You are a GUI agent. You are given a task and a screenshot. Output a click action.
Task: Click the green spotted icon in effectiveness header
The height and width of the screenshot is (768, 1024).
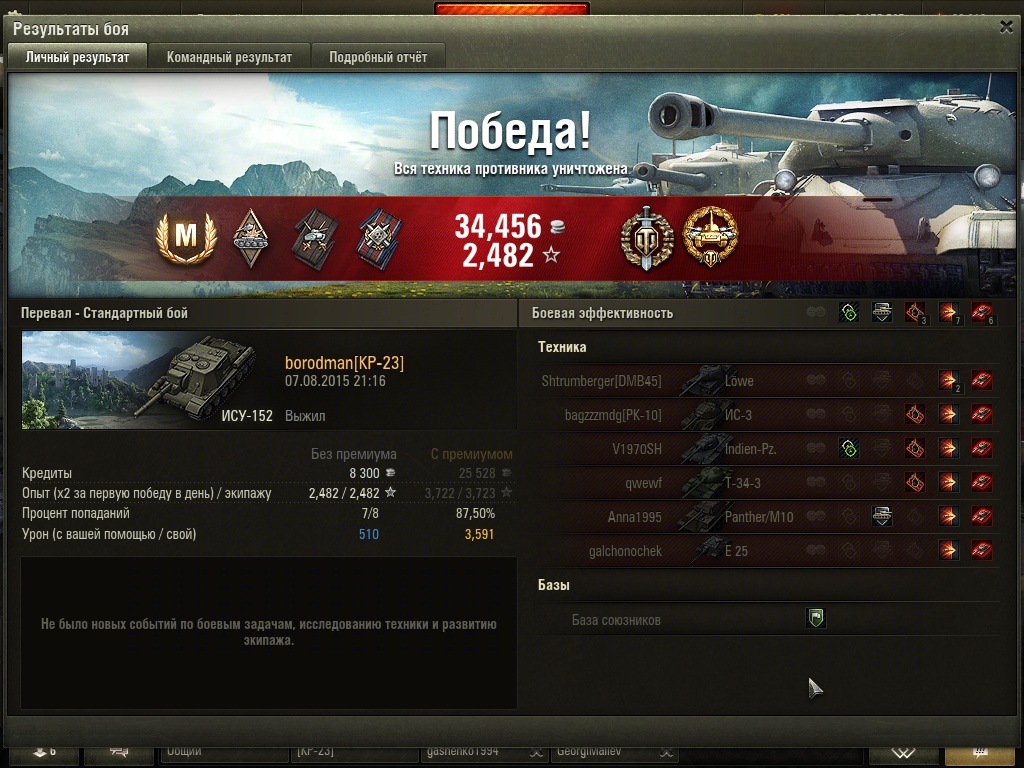coord(848,313)
